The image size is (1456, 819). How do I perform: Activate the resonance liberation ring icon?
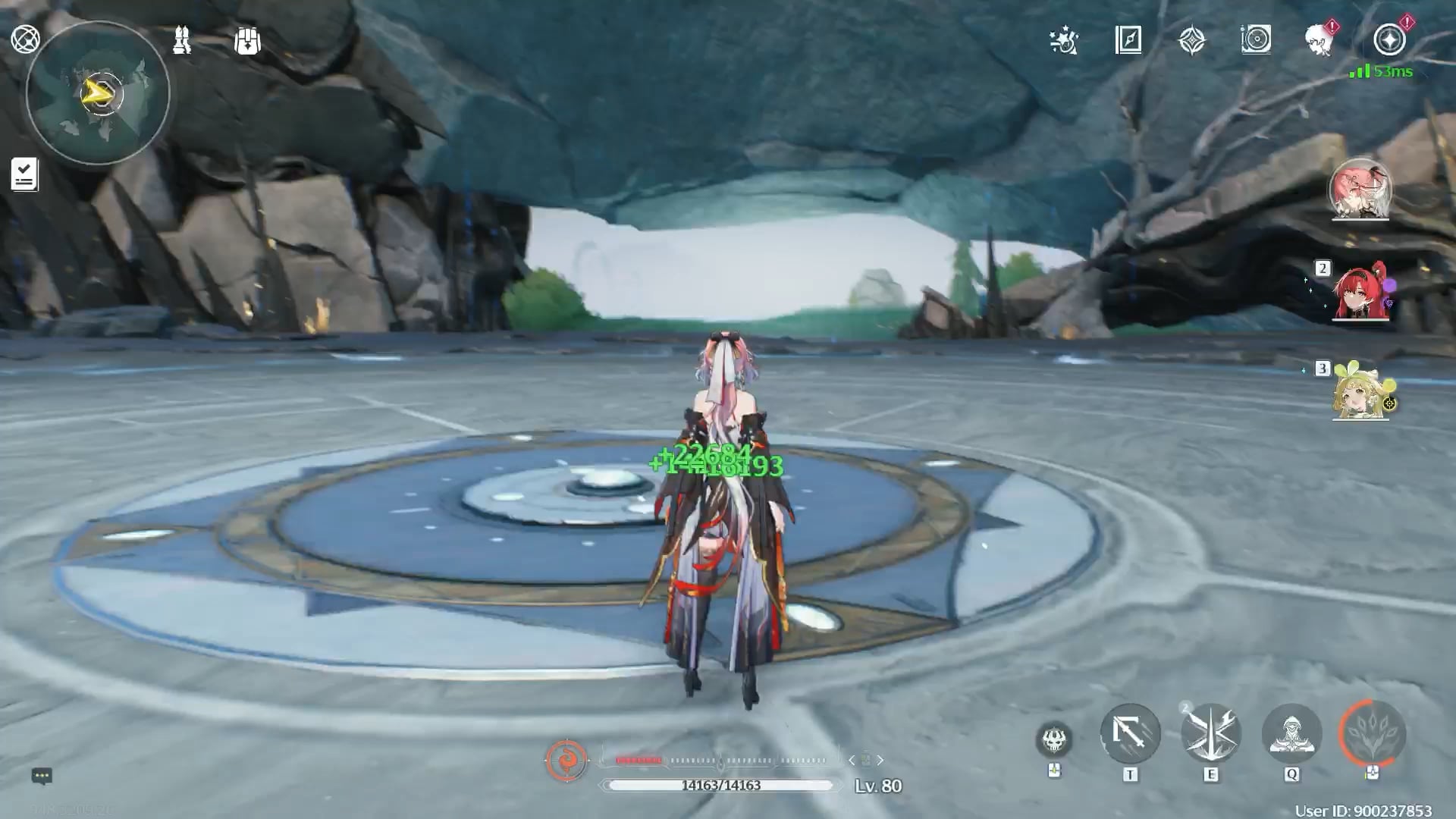(x=1373, y=733)
